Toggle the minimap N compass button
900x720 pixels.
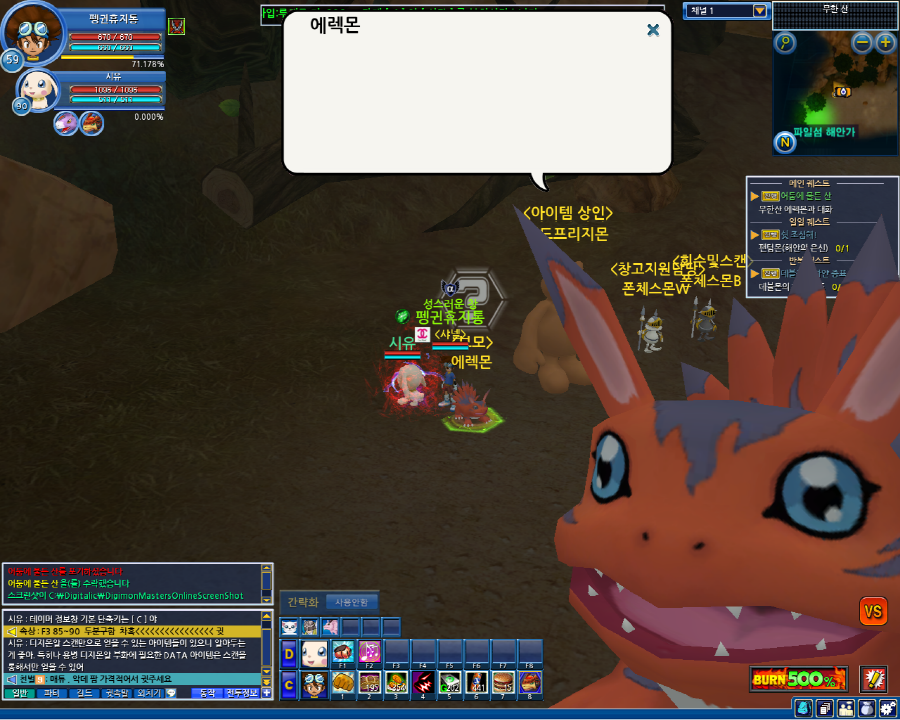point(785,142)
